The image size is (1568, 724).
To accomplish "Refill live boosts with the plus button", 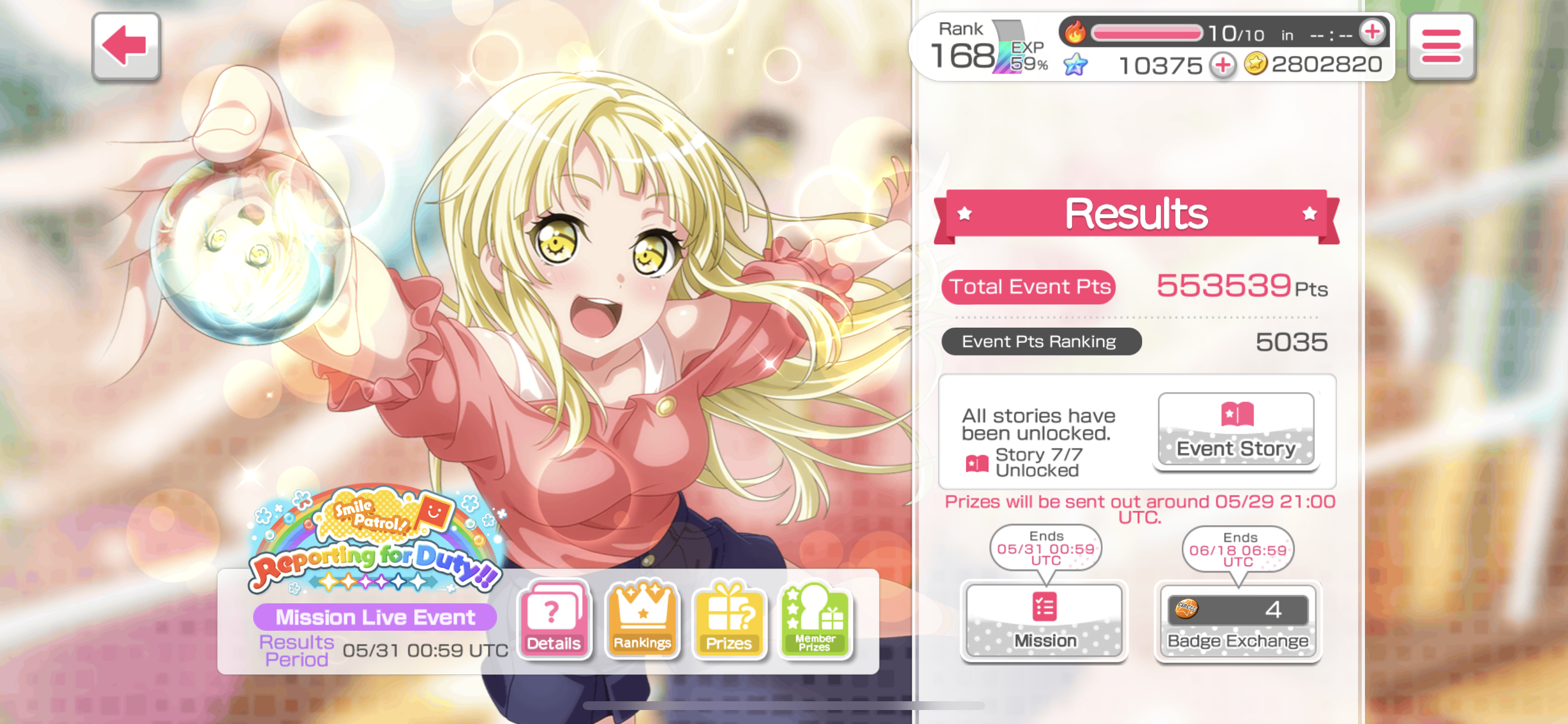I will pyautogui.click(x=1372, y=32).
